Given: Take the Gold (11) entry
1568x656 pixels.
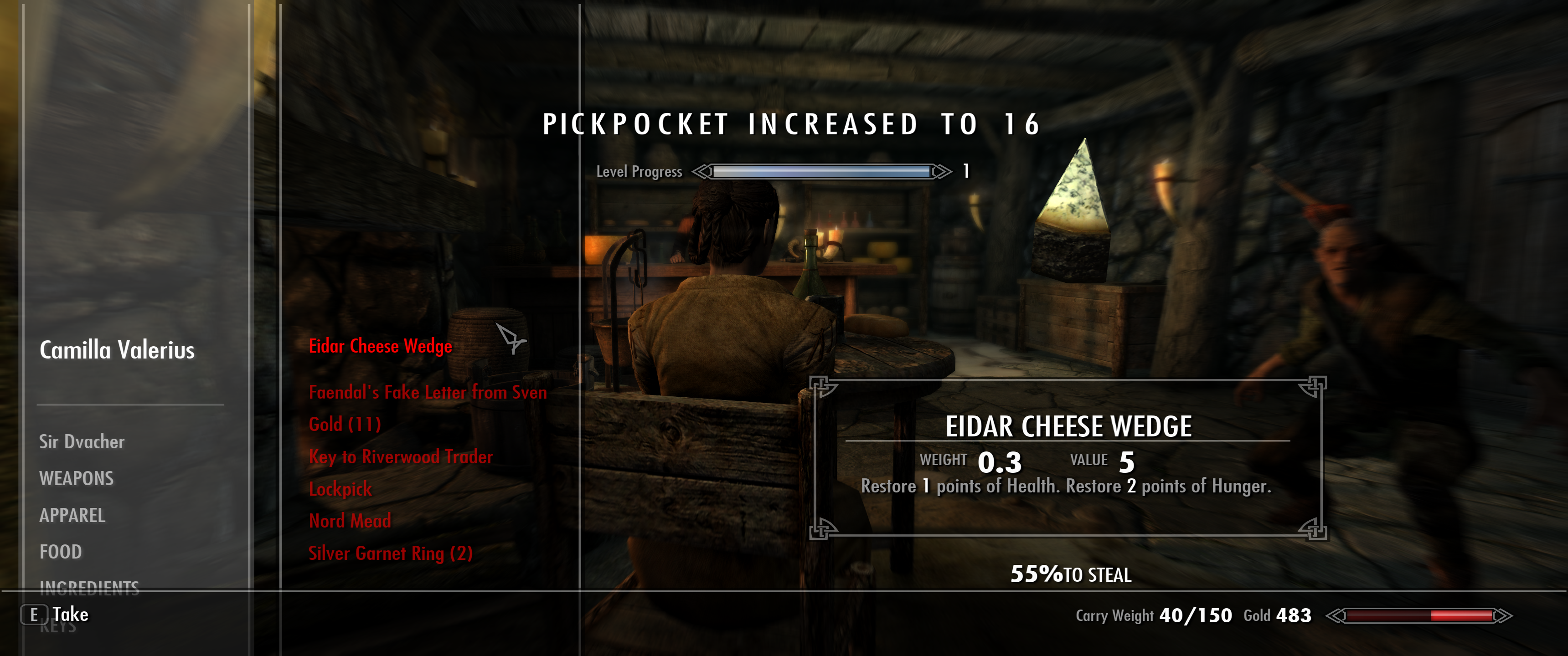Looking at the screenshot, I should click(345, 424).
